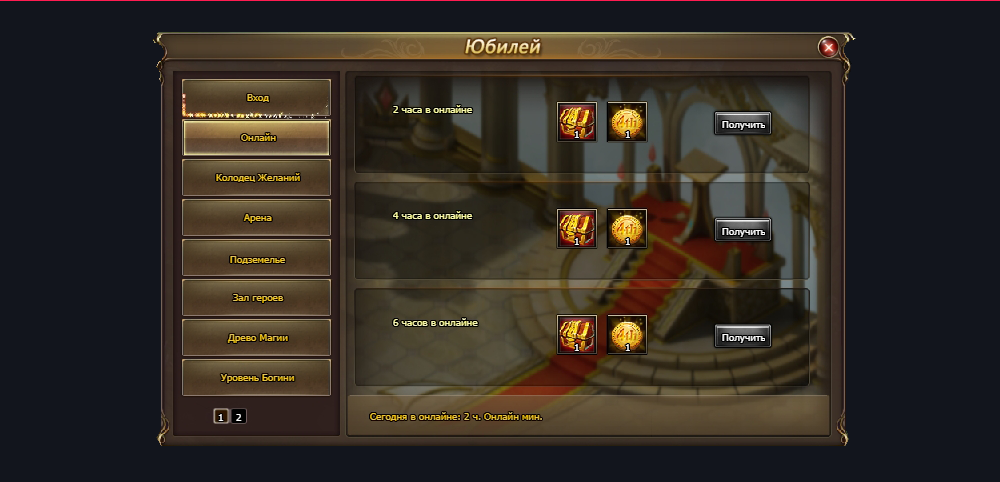Viewport: 1000px width, 482px height.
Task: Select page 1 of the tab list
Action: coord(221,417)
